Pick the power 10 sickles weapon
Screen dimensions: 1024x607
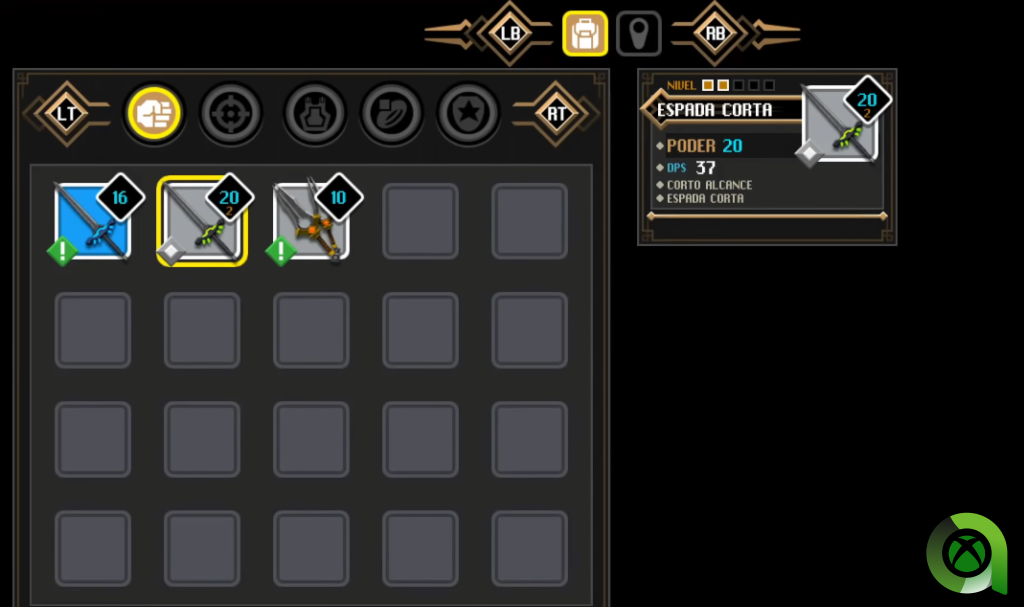311,221
